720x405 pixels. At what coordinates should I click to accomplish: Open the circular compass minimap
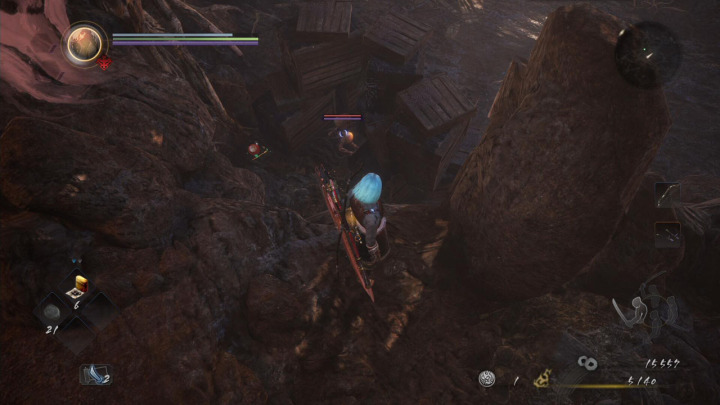click(647, 53)
